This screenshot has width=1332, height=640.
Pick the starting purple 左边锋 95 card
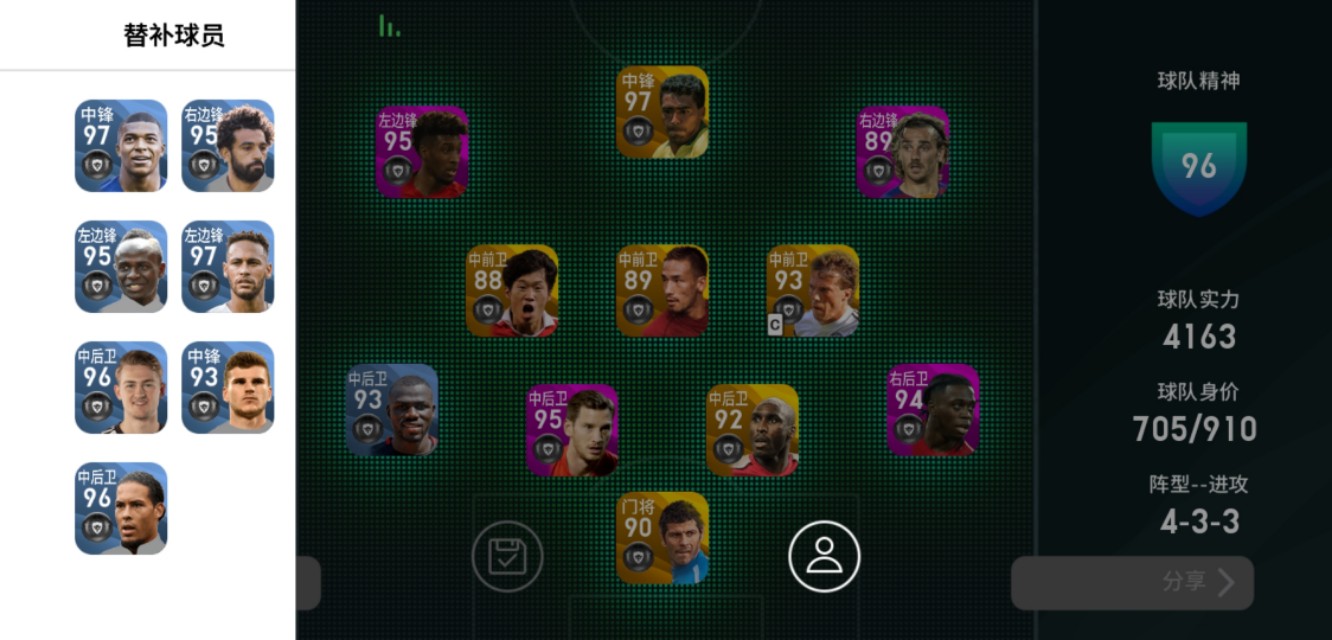(x=422, y=152)
